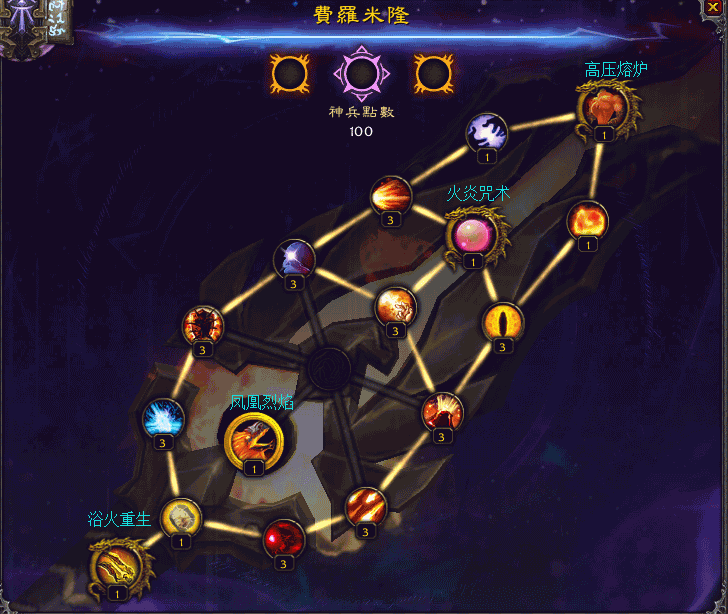Select the purple diamond relic slot

pyautogui.click(x=360, y=73)
